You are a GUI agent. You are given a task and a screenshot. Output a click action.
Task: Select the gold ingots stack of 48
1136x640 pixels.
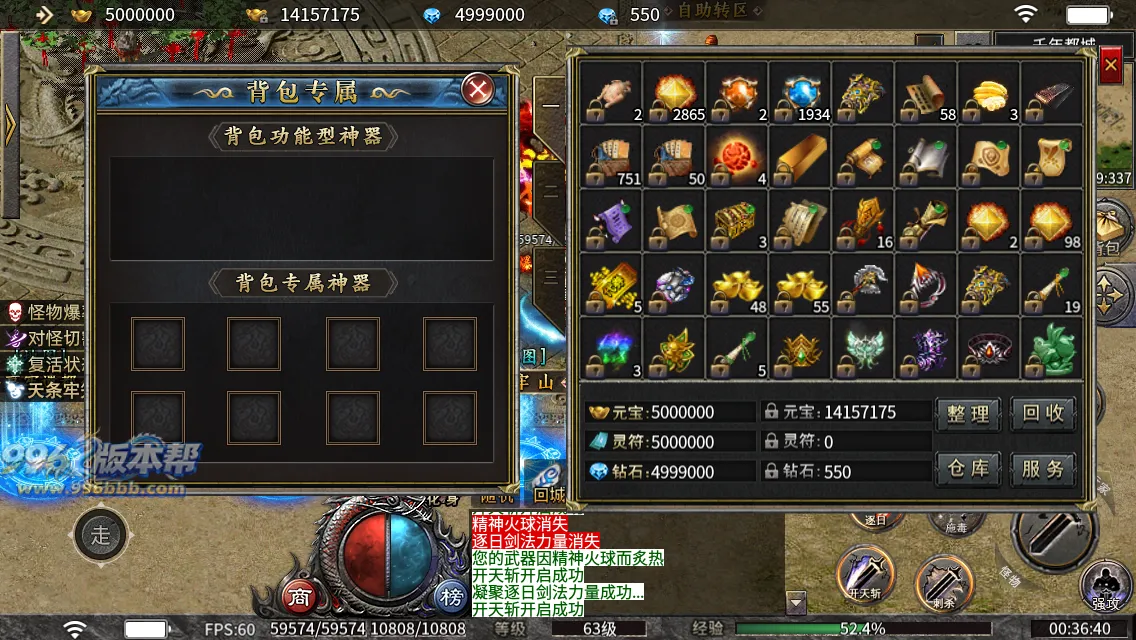click(x=737, y=284)
